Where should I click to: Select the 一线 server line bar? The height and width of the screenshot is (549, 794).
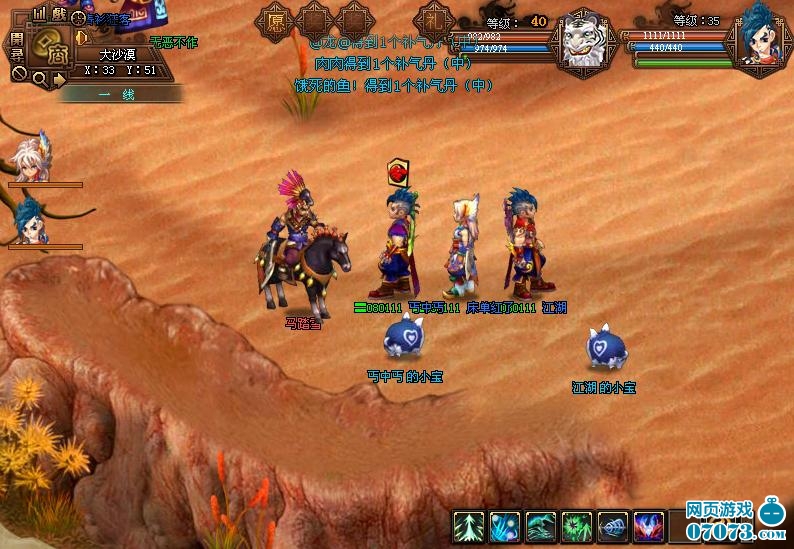[120, 93]
